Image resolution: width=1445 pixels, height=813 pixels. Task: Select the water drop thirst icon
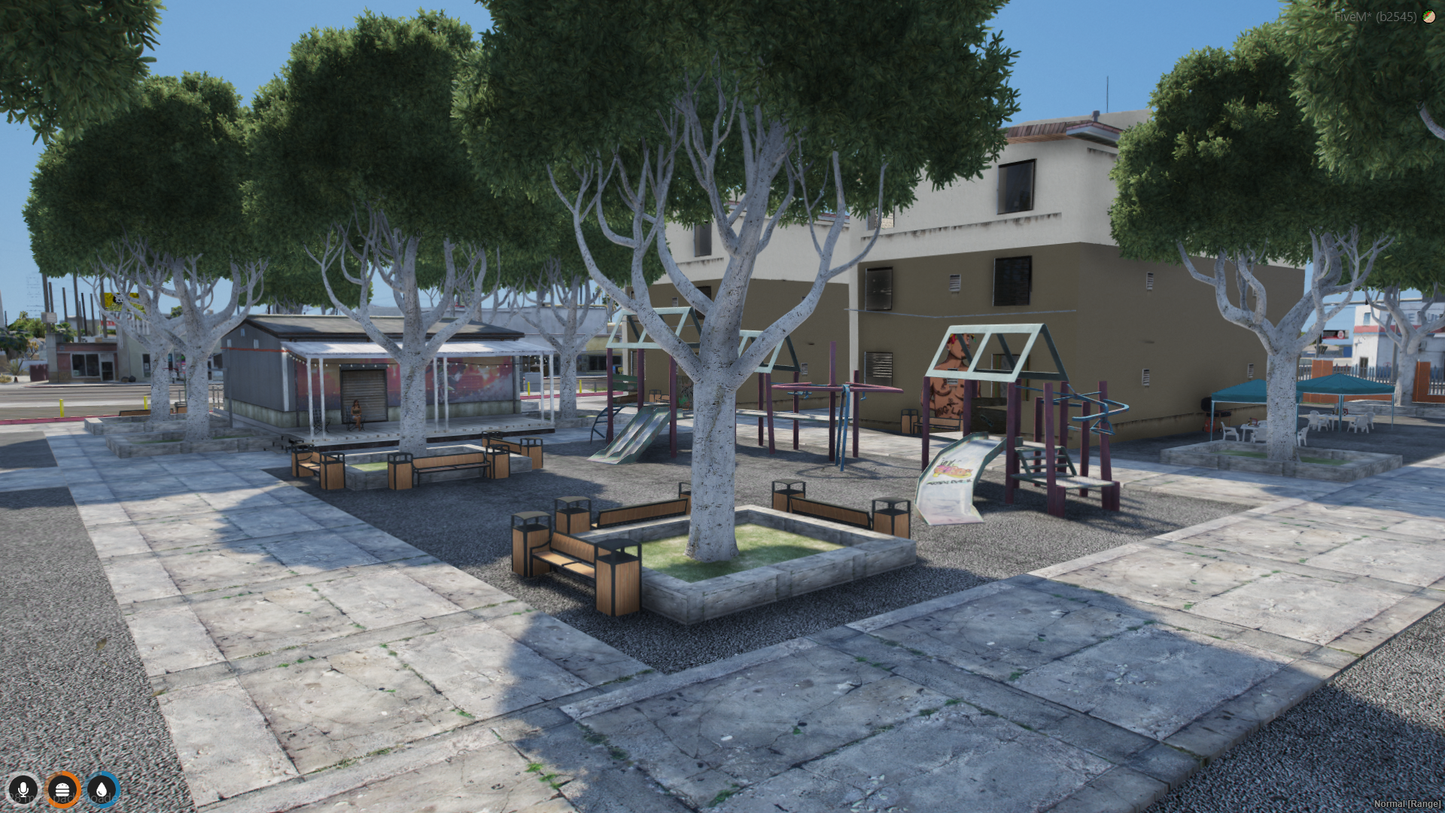click(101, 789)
